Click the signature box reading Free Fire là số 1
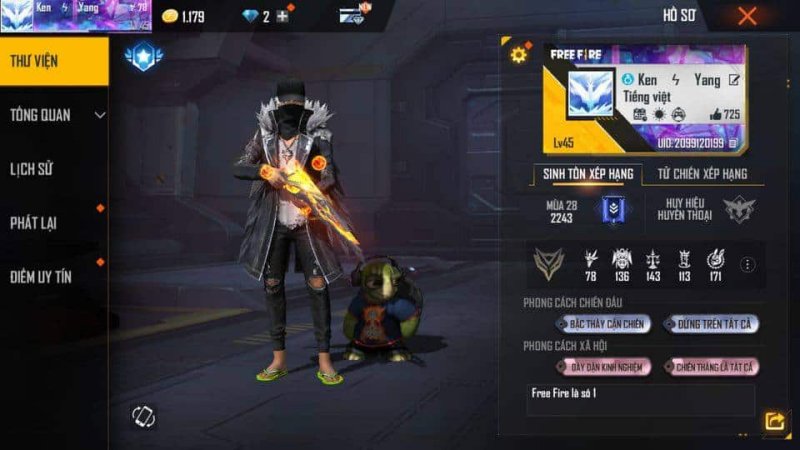 [640, 399]
